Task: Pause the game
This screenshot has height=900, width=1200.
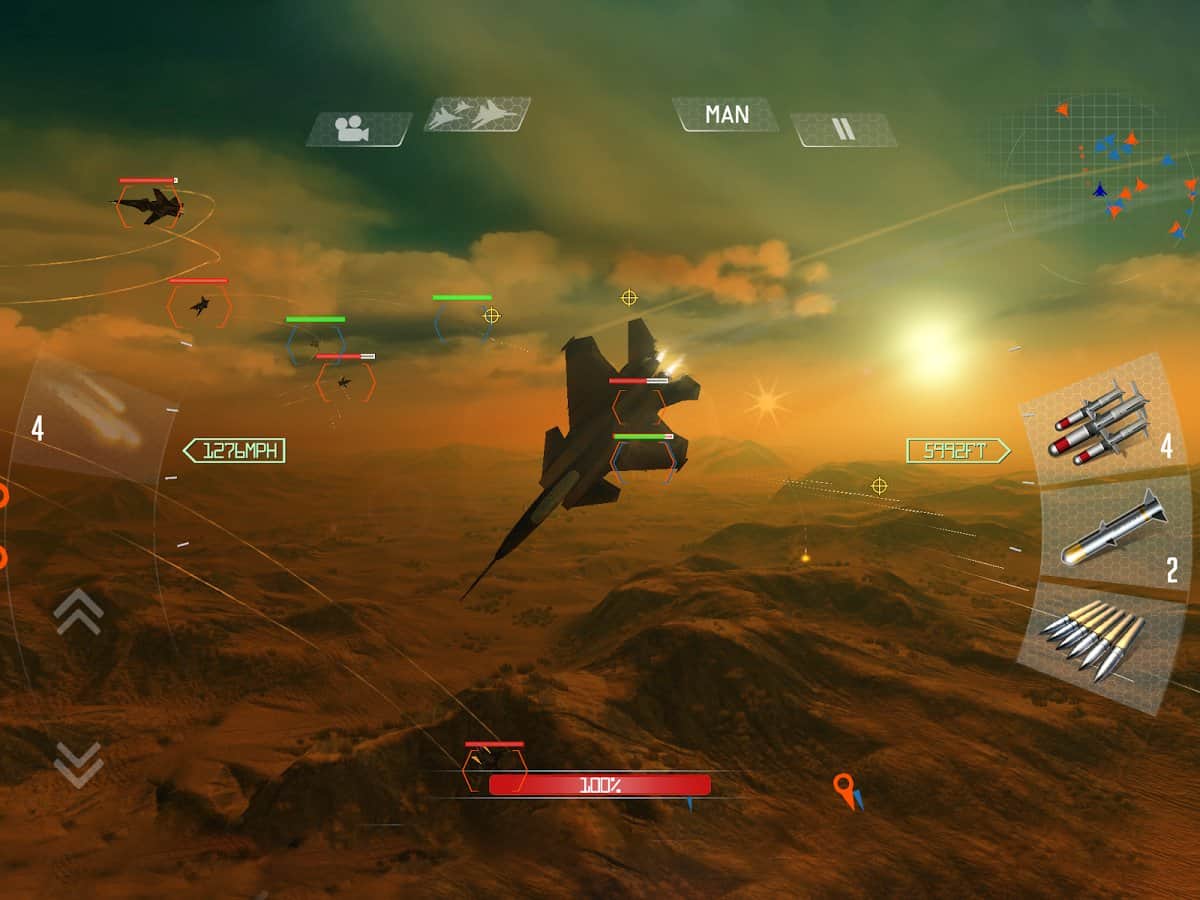Action: point(844,129)
